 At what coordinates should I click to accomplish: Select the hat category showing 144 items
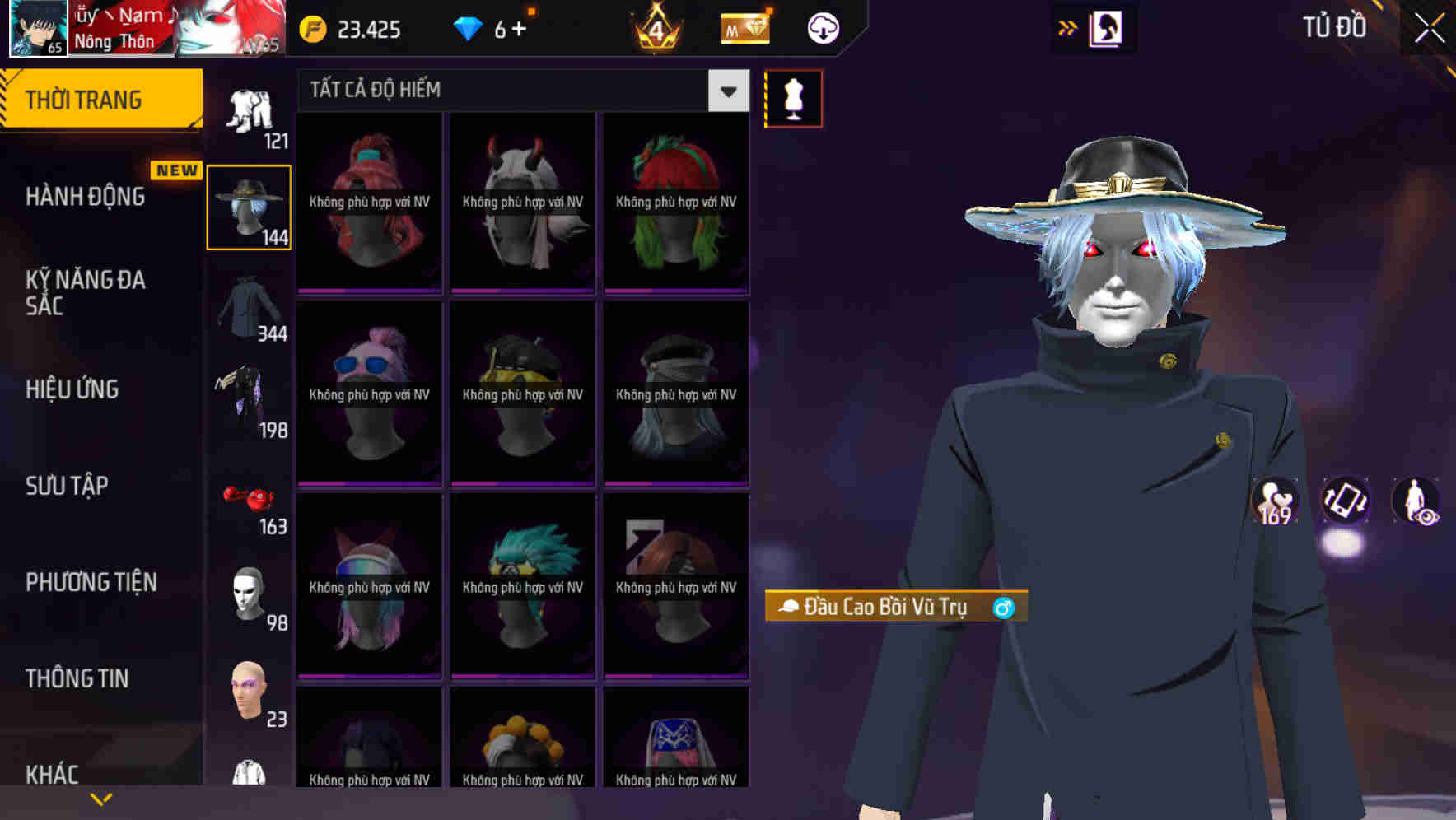tap(249, 206)
